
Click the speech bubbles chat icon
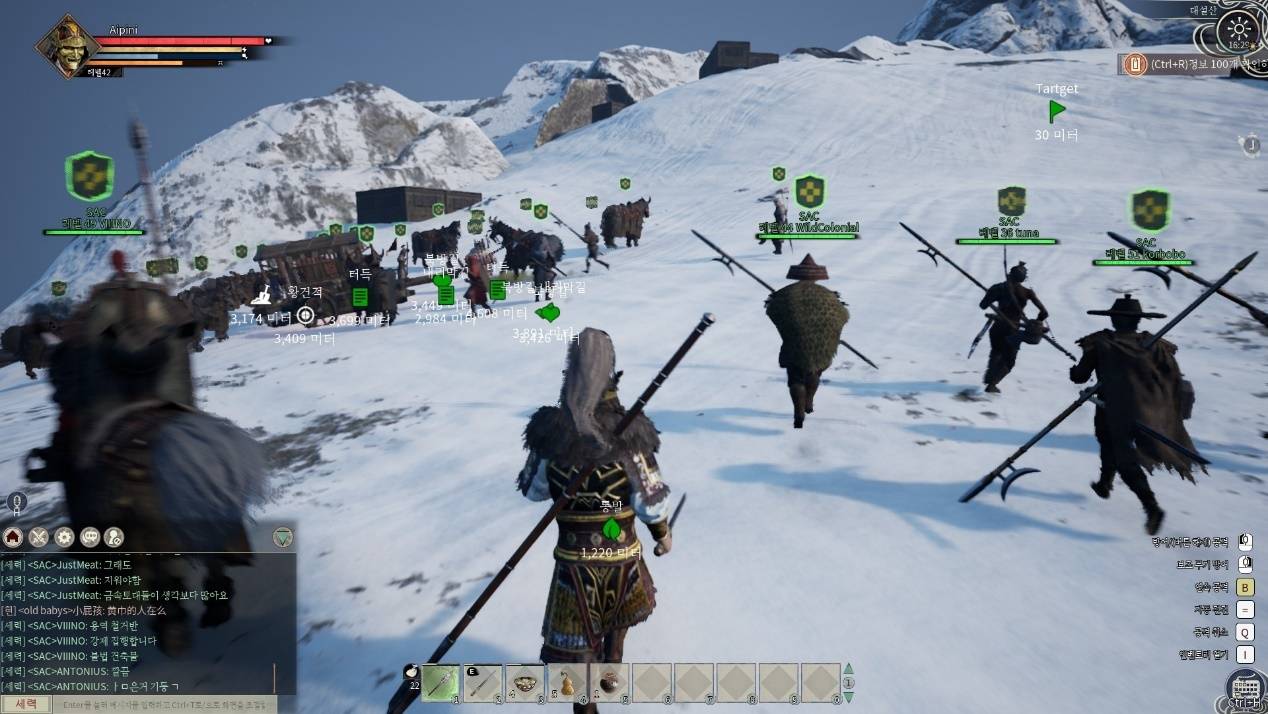tap(90, 537)
